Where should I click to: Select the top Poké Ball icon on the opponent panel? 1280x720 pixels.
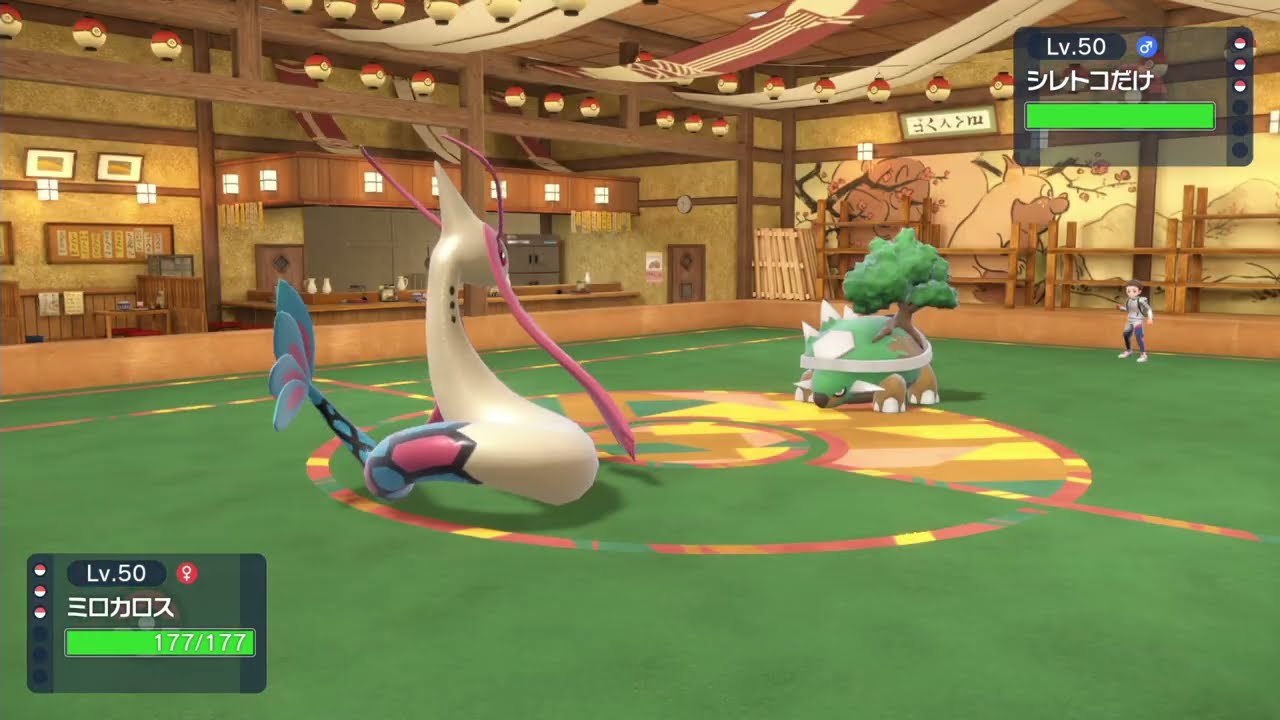pos(1240,44)
